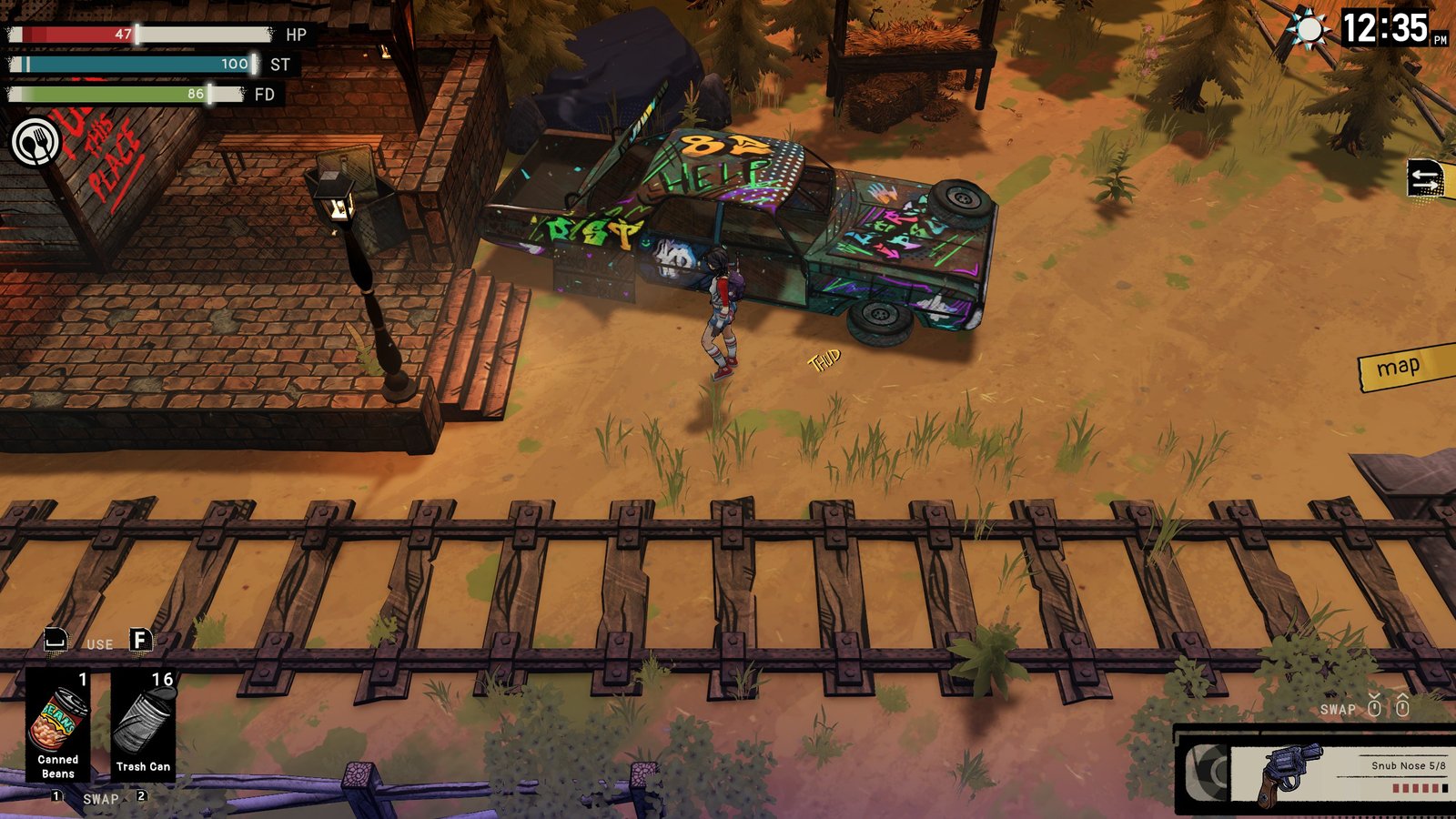Click the fork and spoon hunger icon

pyautogui.click(x=35, y=143)
